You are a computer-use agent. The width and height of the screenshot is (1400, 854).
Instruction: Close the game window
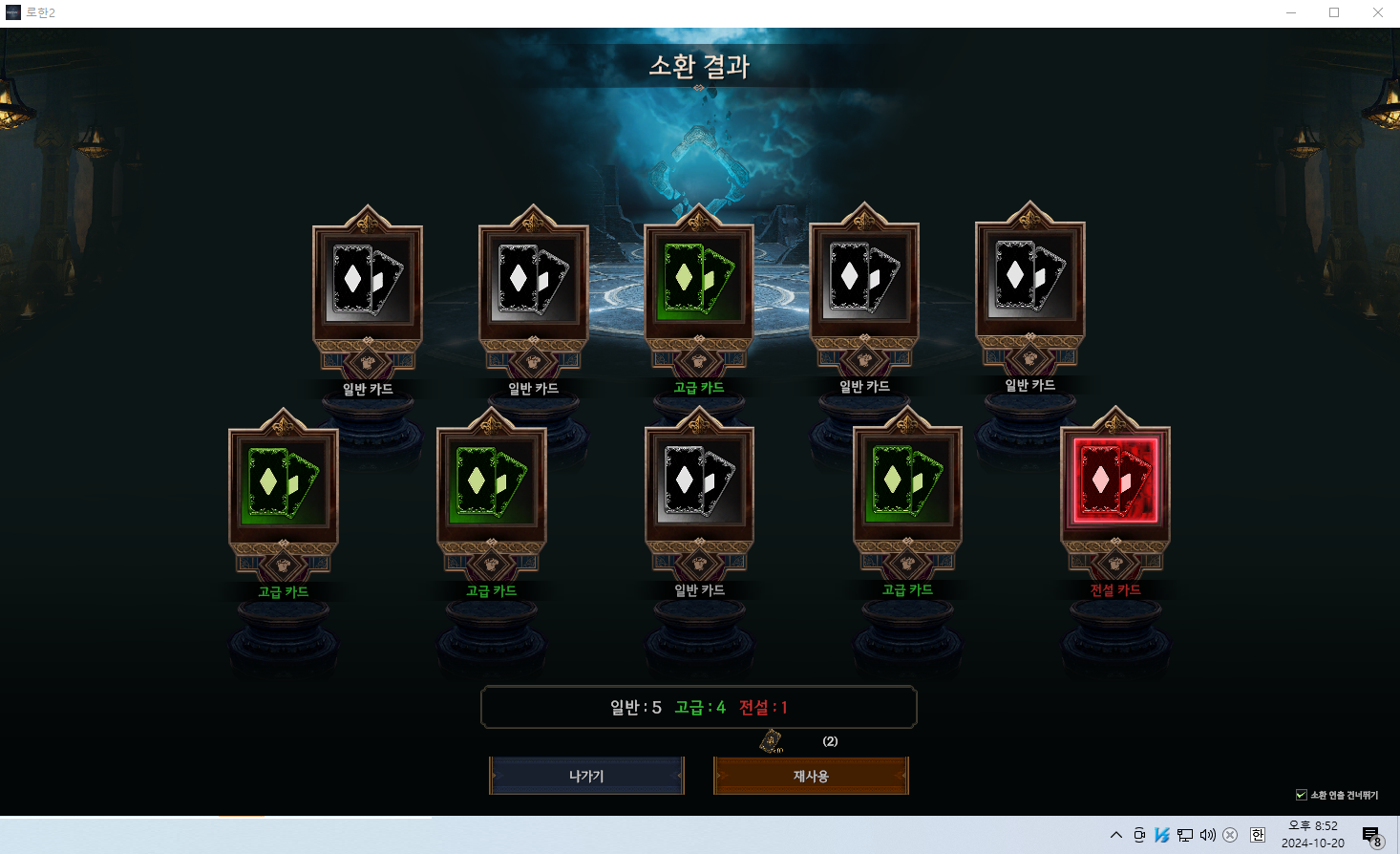[1377, 12]
